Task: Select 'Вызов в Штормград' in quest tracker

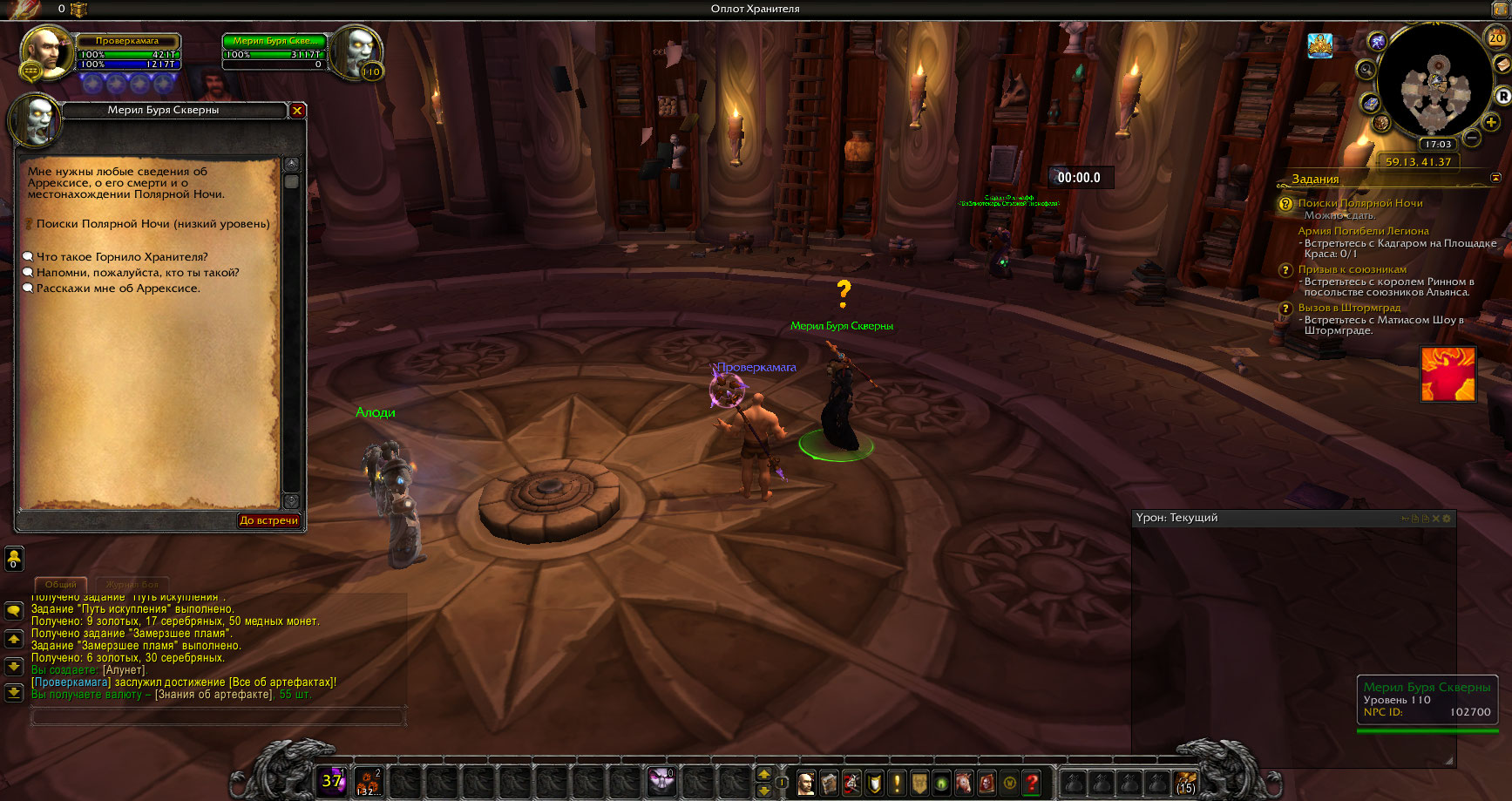Action: point(1349,308)
